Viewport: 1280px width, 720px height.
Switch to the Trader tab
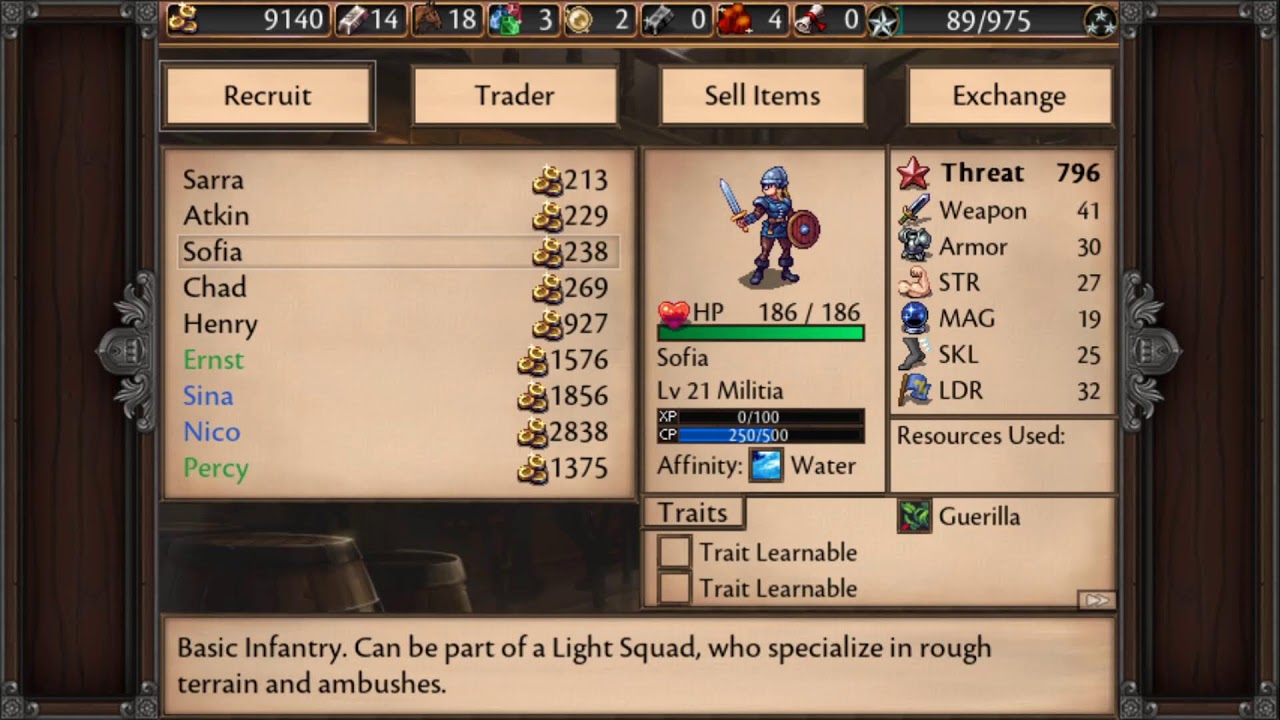point(514,96)
